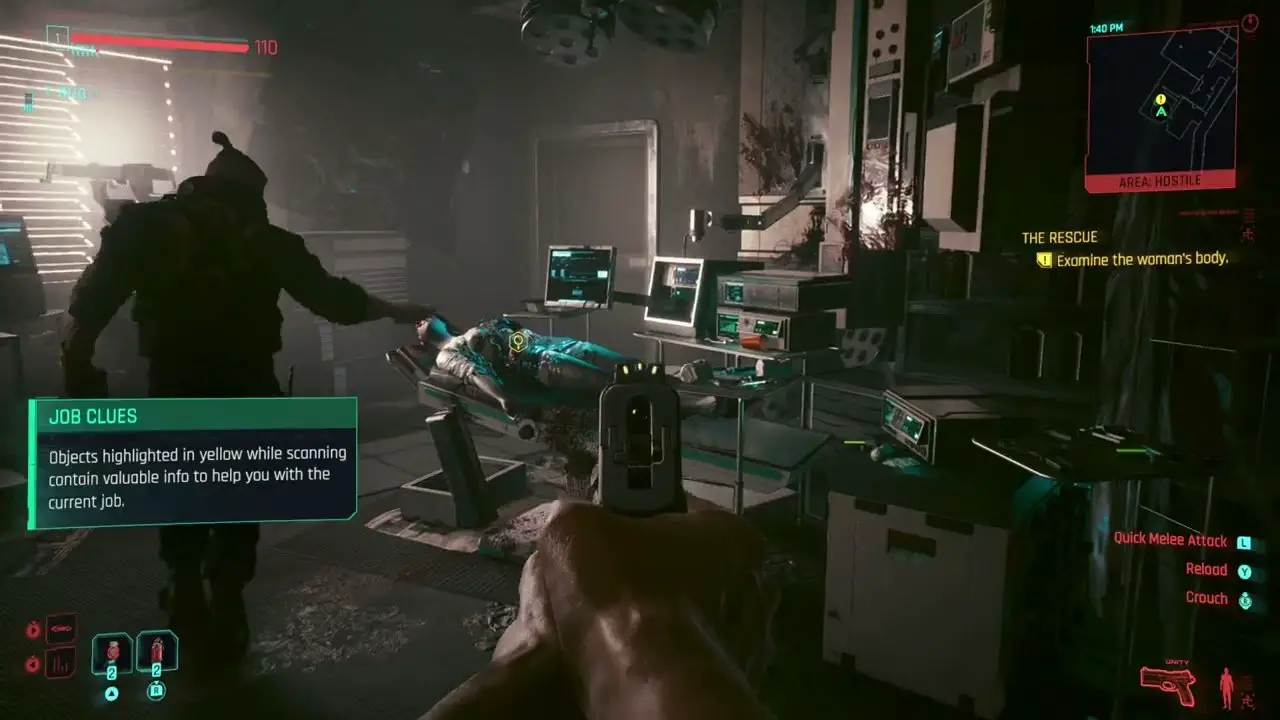The height and width of the screenshot is (720, 1280).
Task: Select the yellow quest marker on the minimap
Action: pyautogui.click(x=1160, y=99)
